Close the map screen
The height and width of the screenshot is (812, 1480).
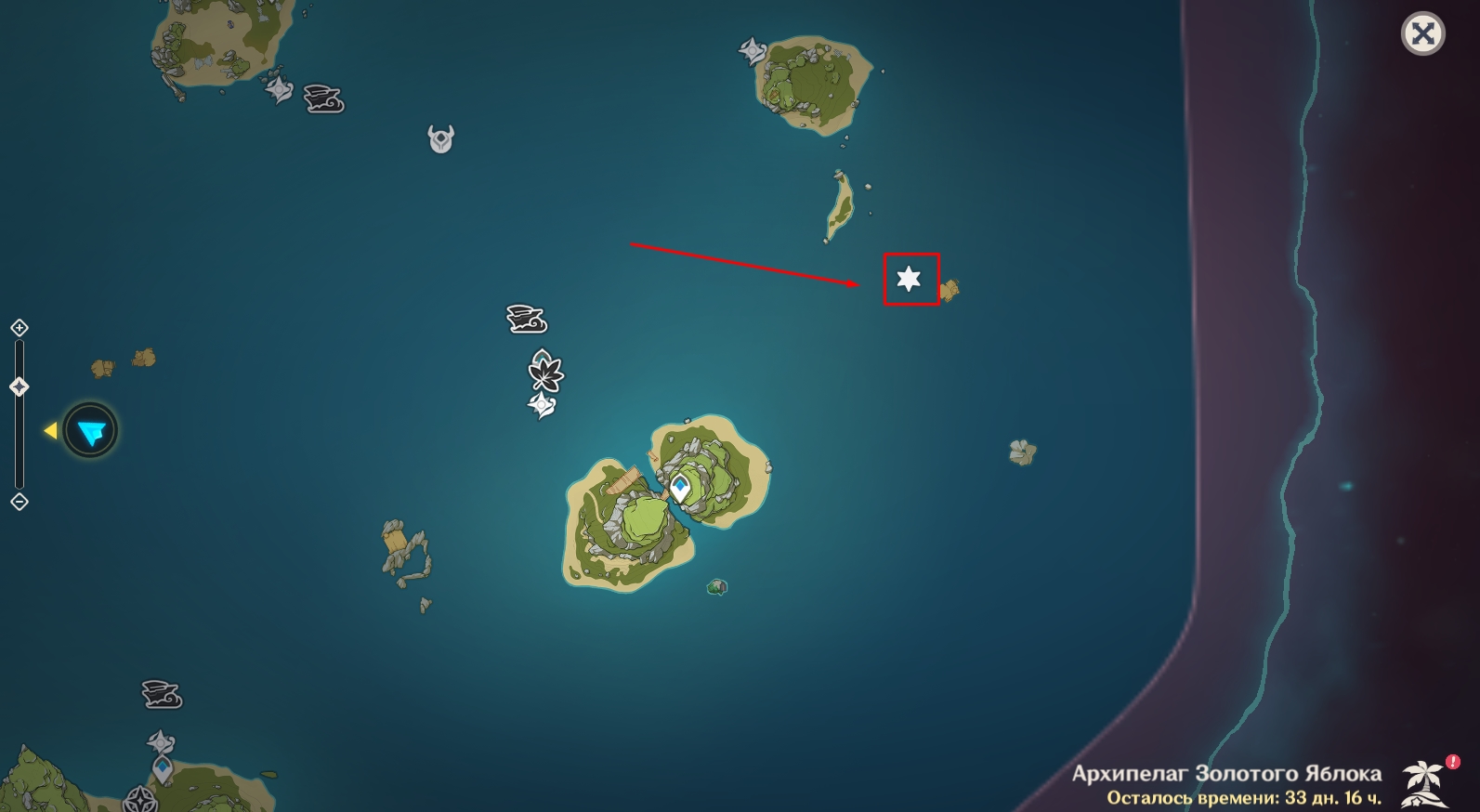tap(1422, 35)
